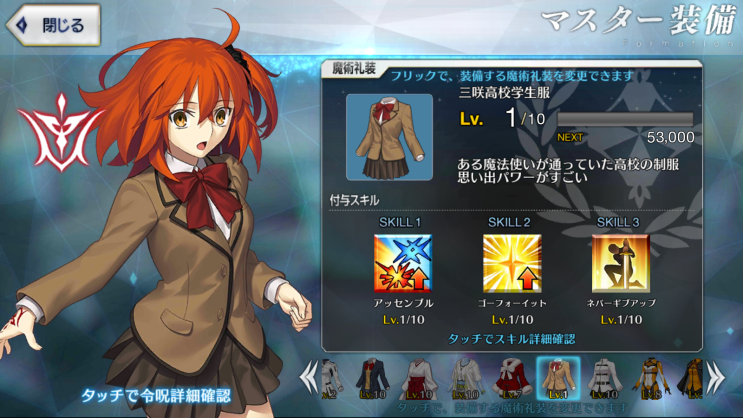This screenshot has height=418, width=743.
Task: Tap the Never Give Up skill icon
Action: 620,263
